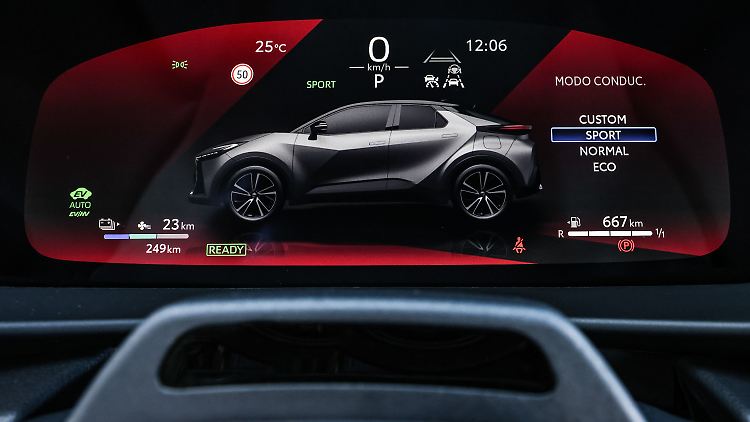Viewport: 750px width, 422px height.
Task: Pick the ECO drive mode
Action: (x=603, y=167)
